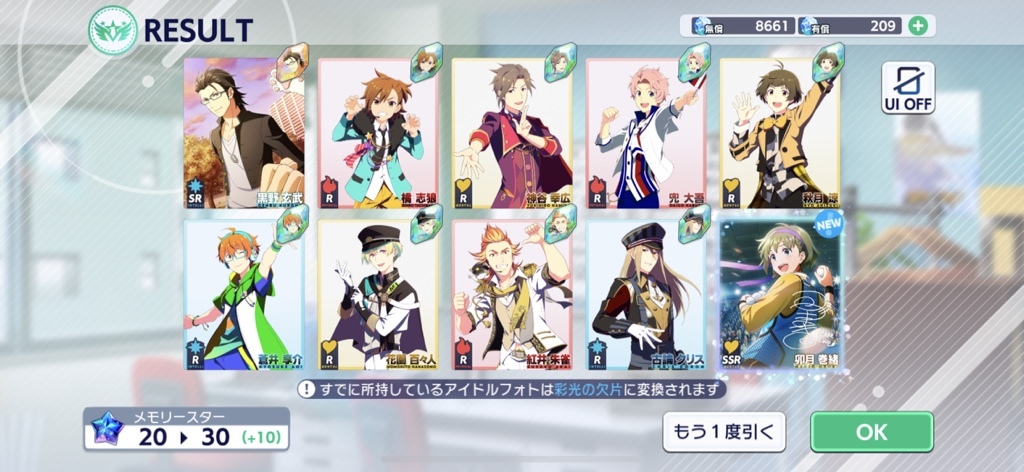Image resolution: width=1024 pixels, height=472 pixels.
Task: Draw again with the もう1度引く button
Action: 724,432
